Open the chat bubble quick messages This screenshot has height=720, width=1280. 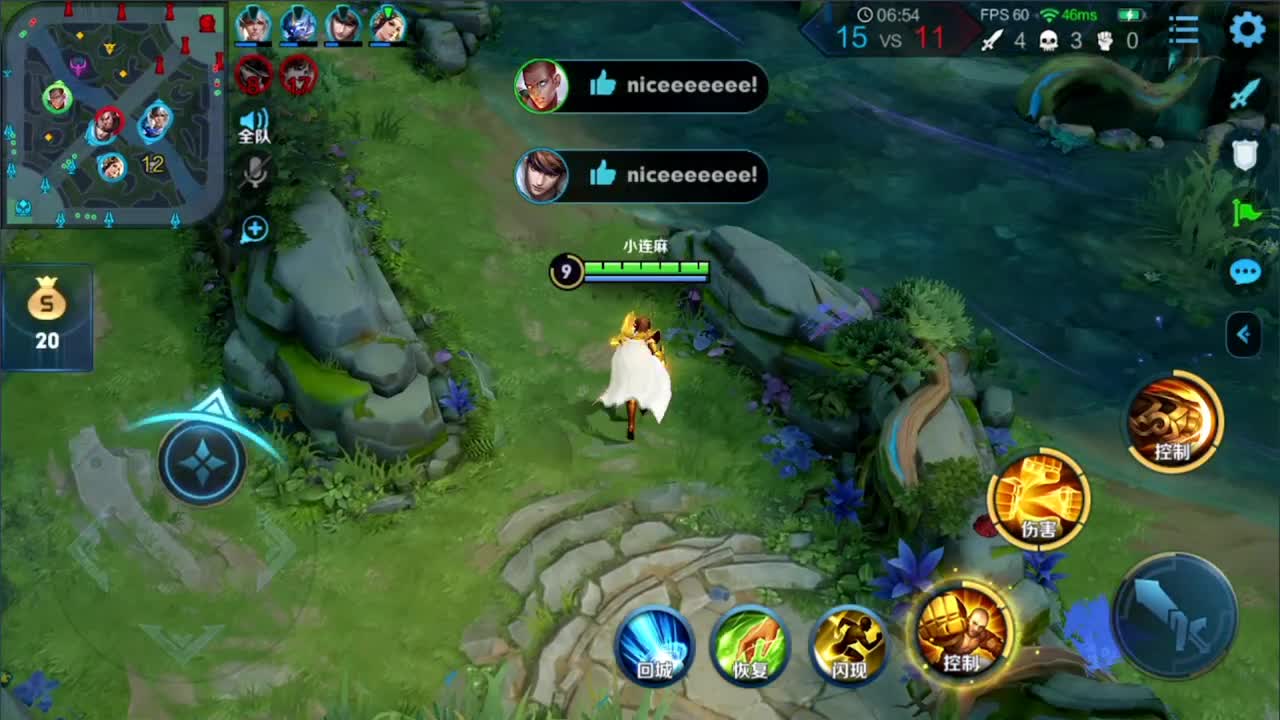tap(1245, 272)
